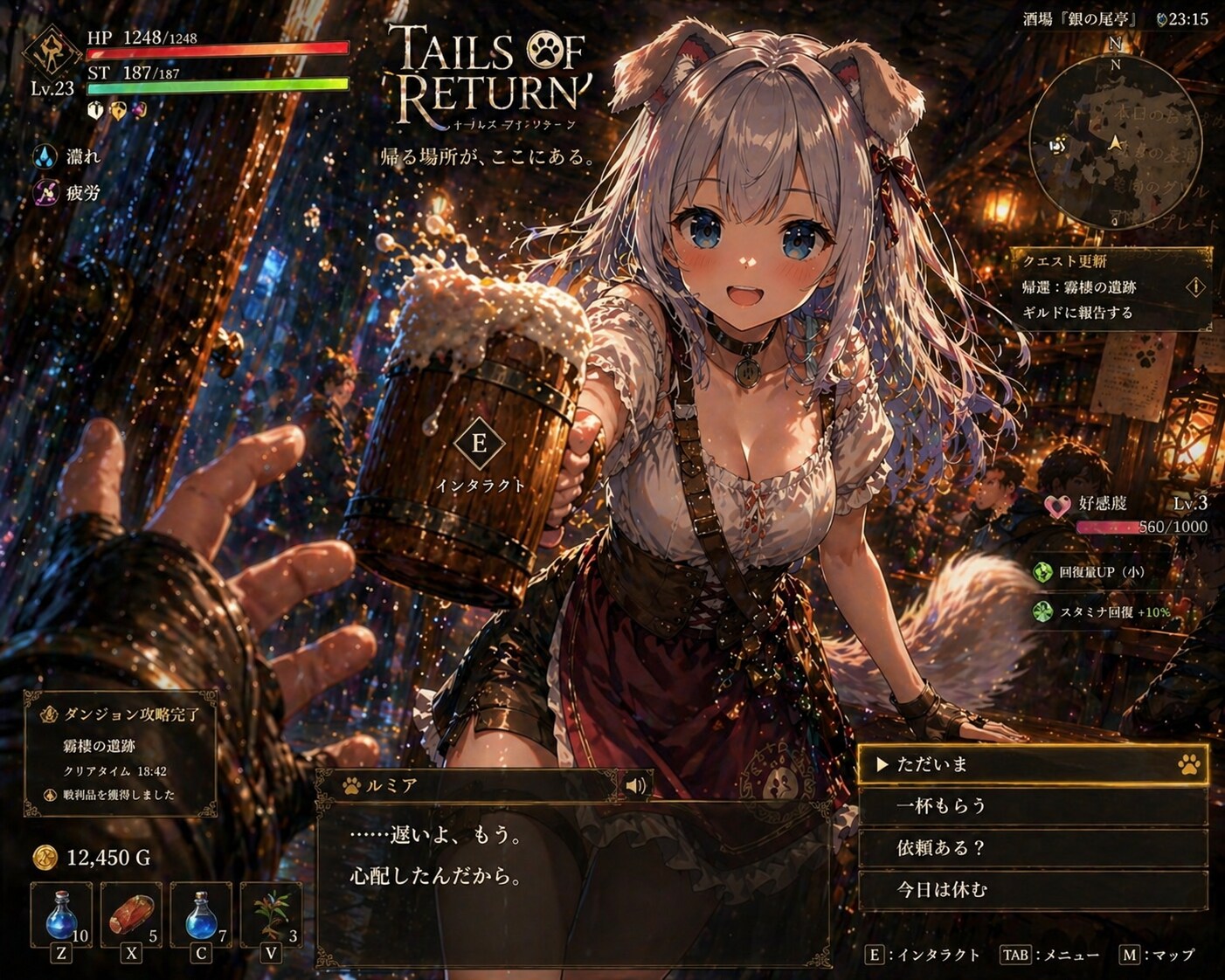Mute dialogue voice via the speaker icon
This screenshot has height=980, width=1225.
click(x=637, y=786)
